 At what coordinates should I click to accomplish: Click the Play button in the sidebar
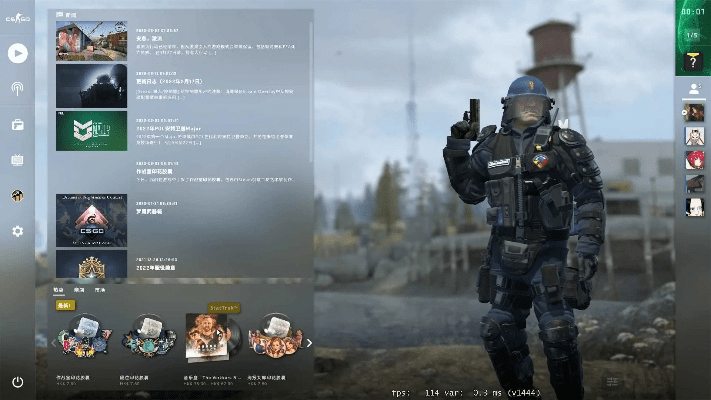pos(18,53)
